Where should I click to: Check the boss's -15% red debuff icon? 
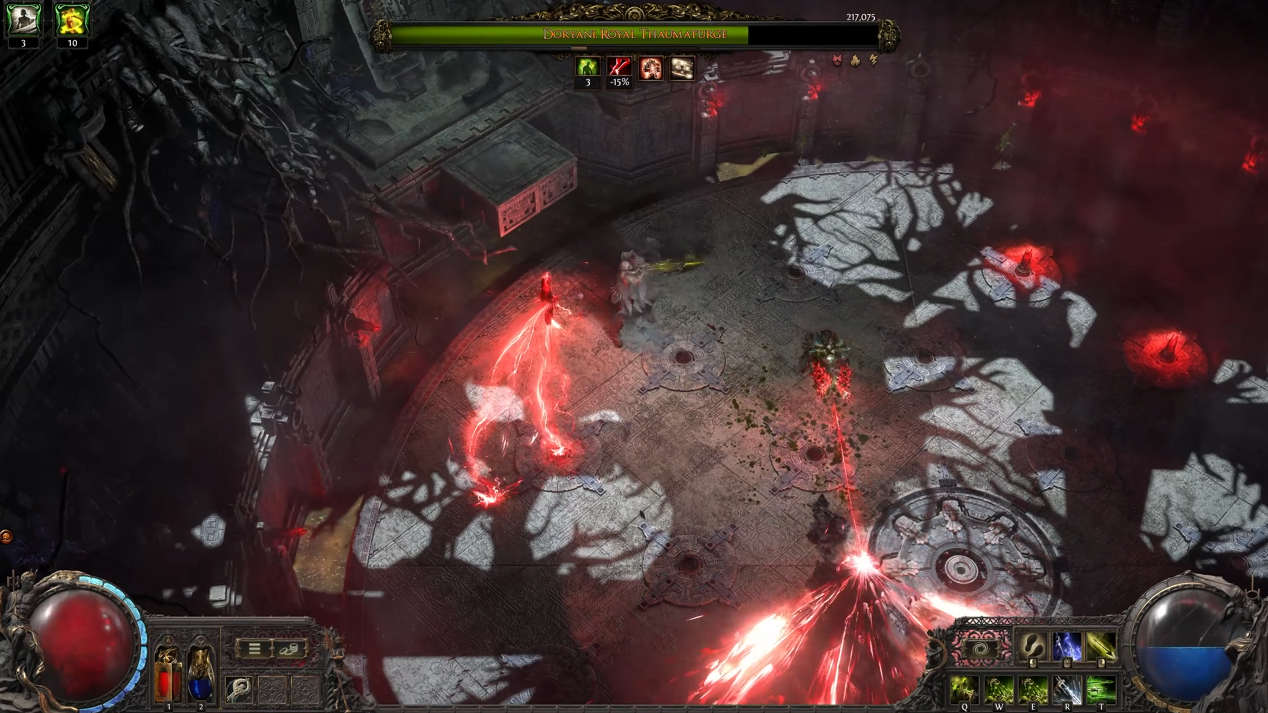coord(620,68)
